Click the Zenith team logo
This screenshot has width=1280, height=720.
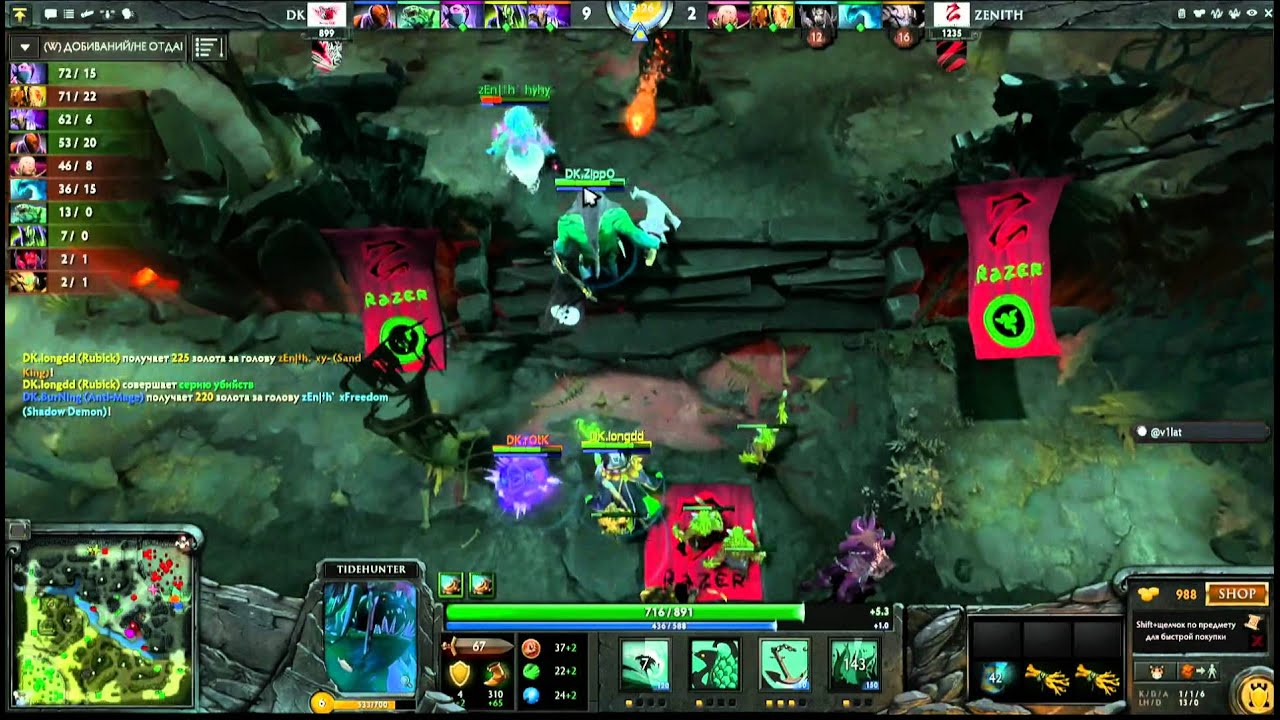[952, 15]
